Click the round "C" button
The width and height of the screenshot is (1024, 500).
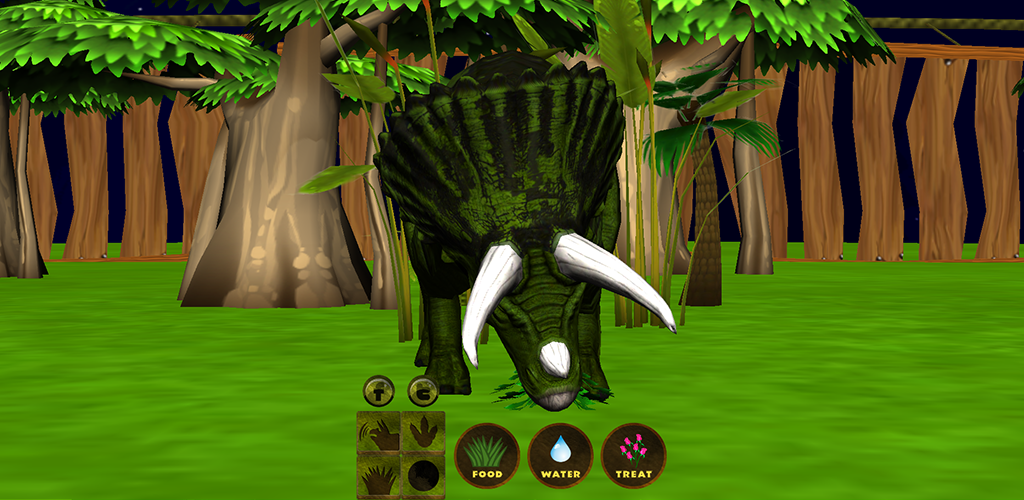pos(424,391)
